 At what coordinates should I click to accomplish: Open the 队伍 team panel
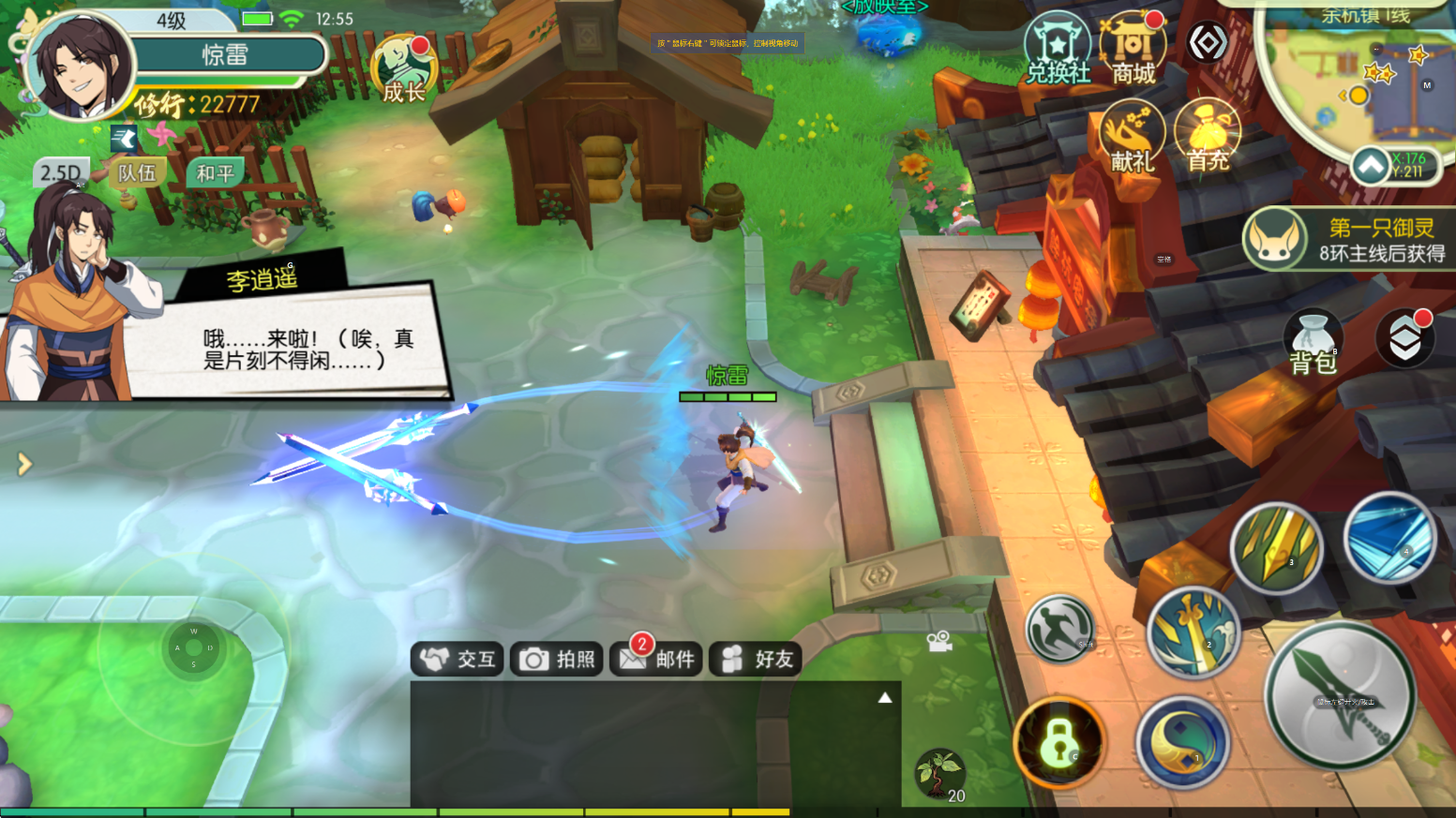[137, 173]
